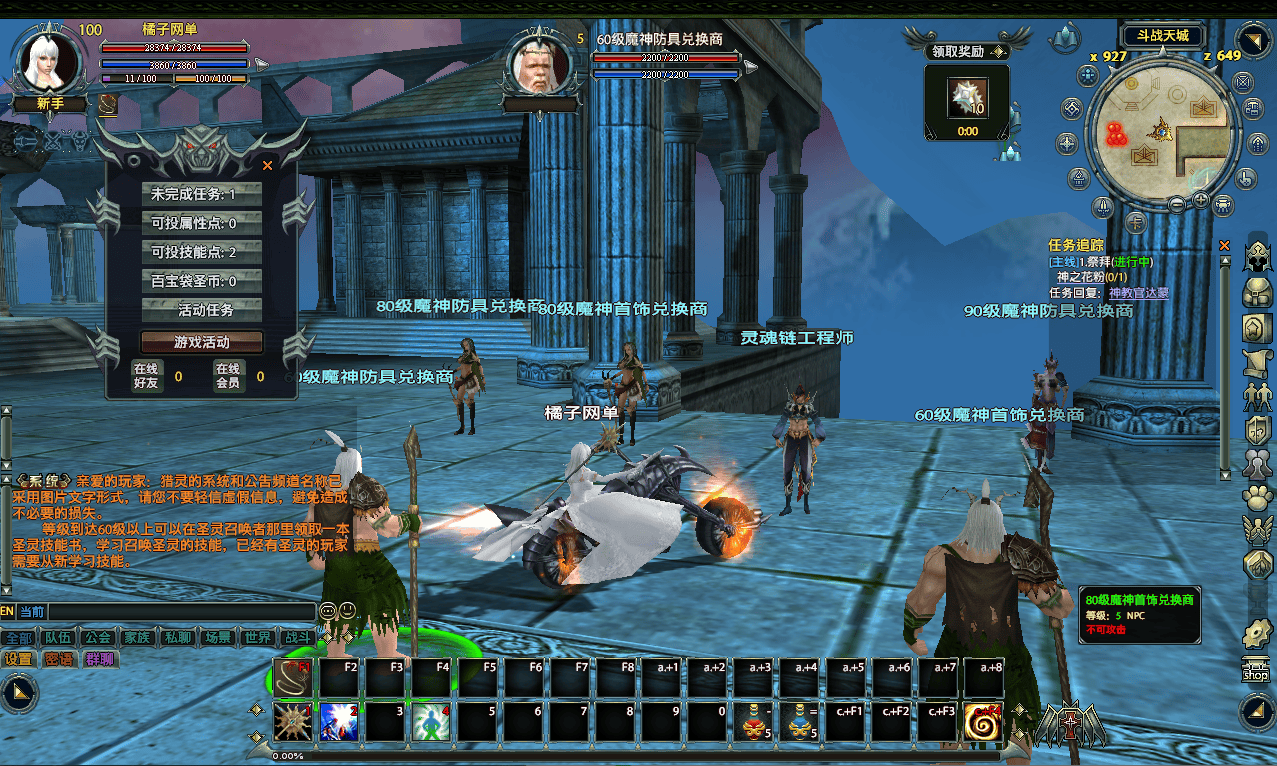
Task: Open the gear settings icon
Action: pos(1256,632)
